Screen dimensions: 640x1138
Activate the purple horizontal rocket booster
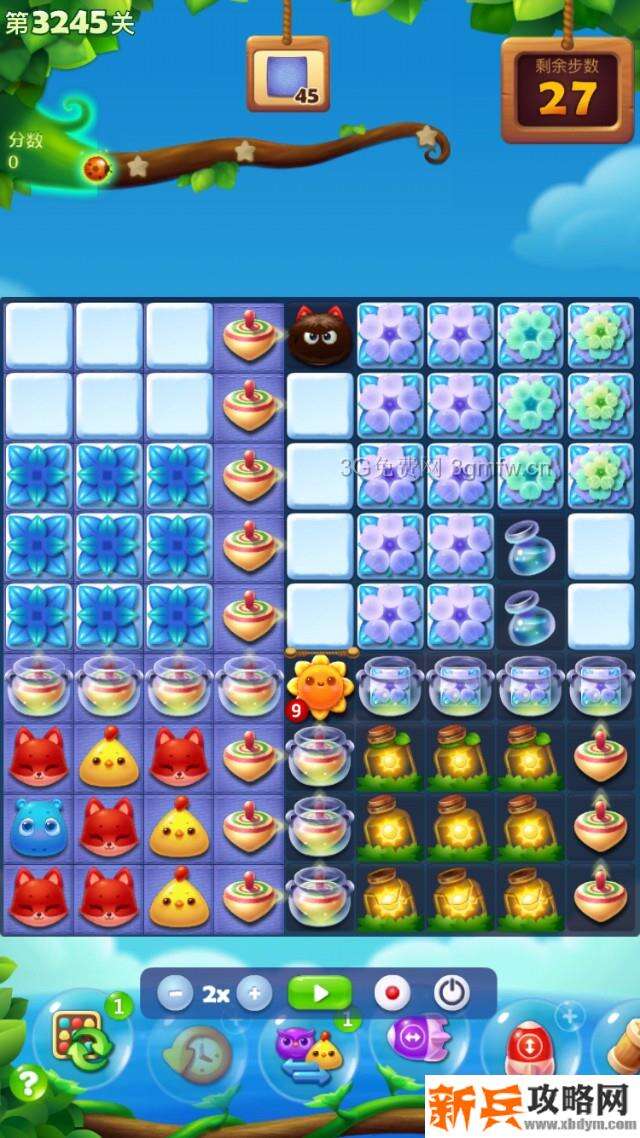coord(412,1040)
